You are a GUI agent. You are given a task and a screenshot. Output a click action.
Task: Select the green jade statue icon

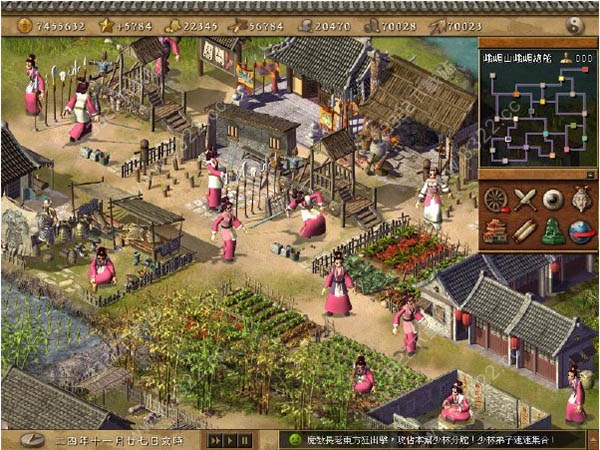(554, 231)
